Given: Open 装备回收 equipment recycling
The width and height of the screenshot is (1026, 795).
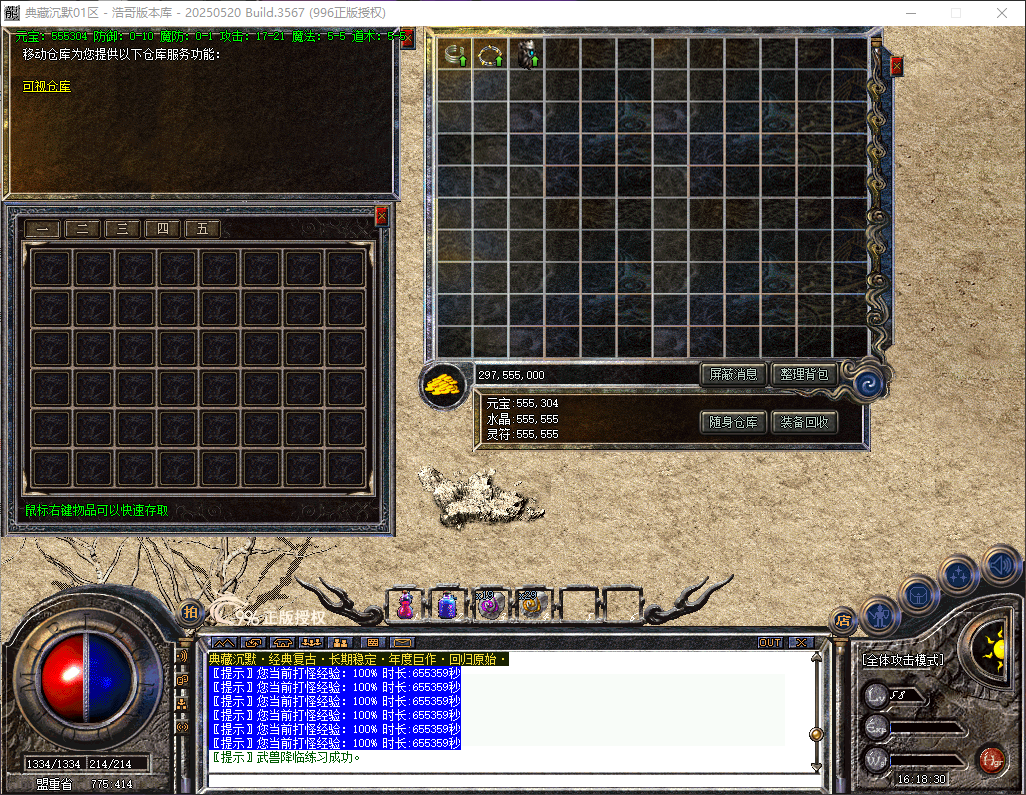Looking at the screenshot, I should click(x=804, y=423).
